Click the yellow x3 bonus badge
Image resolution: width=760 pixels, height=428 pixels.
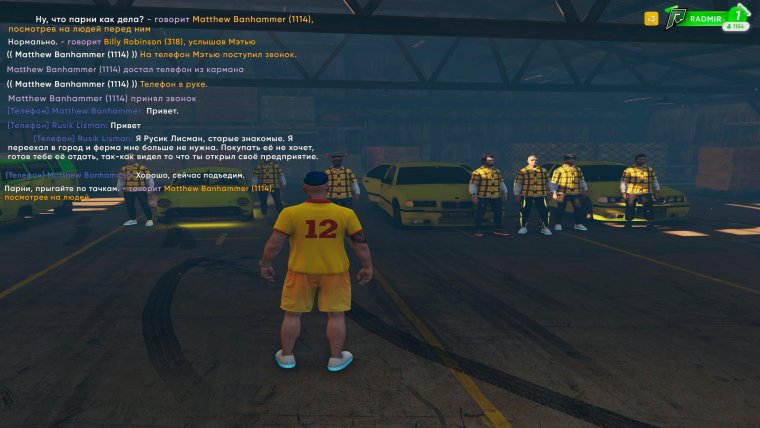(x=651, y=18)
